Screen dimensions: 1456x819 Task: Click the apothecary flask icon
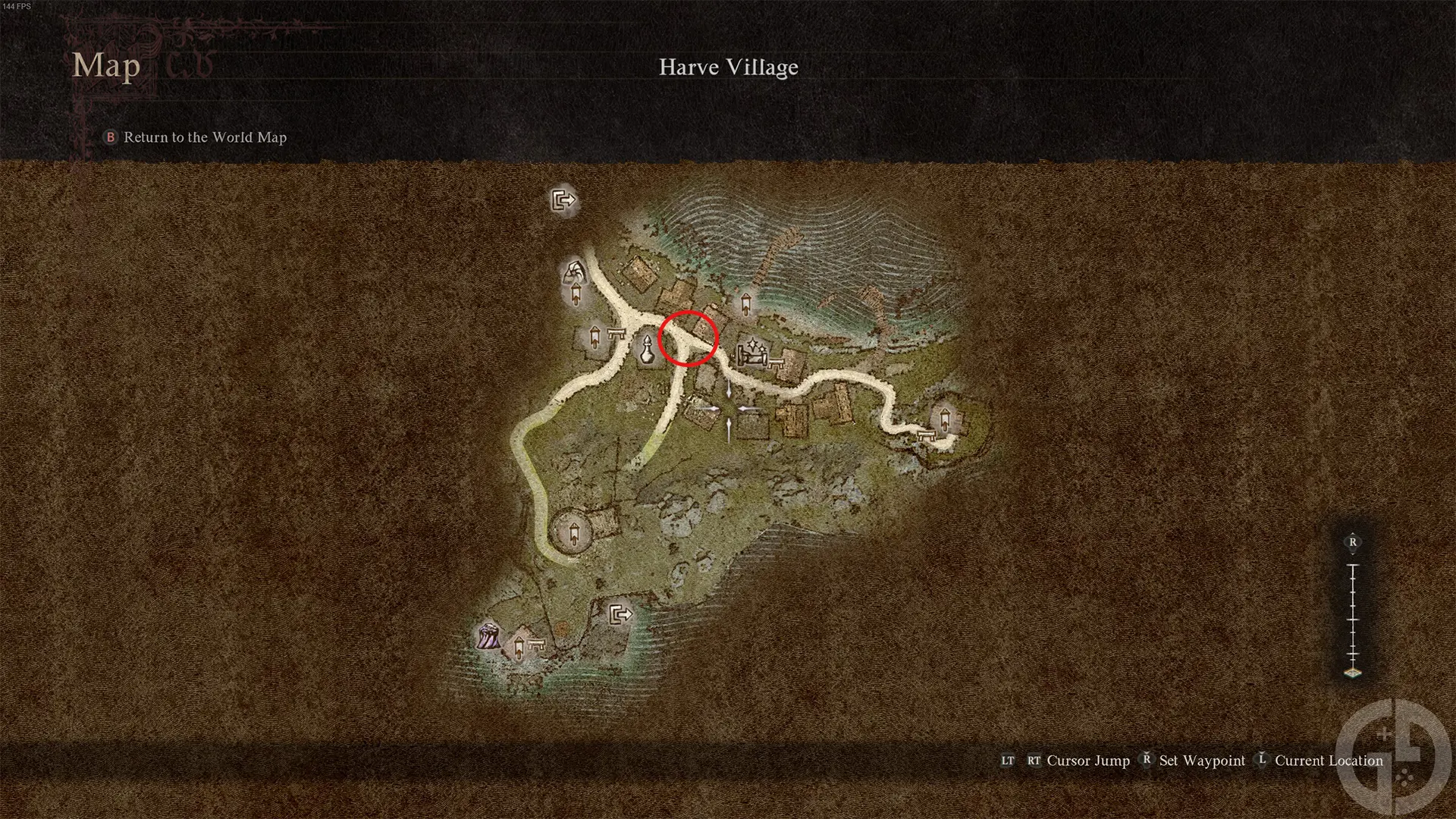click(647, 350)
